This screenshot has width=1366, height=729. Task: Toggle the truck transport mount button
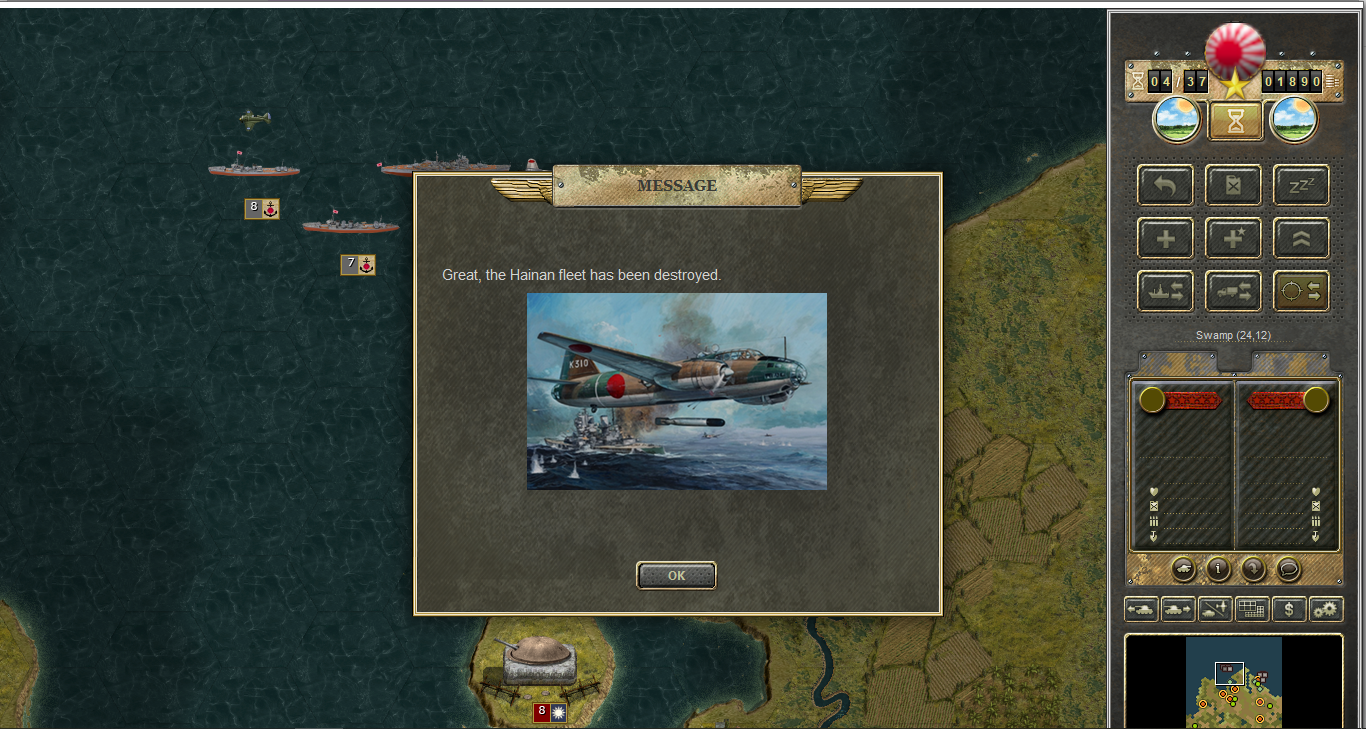point(1233,291)
